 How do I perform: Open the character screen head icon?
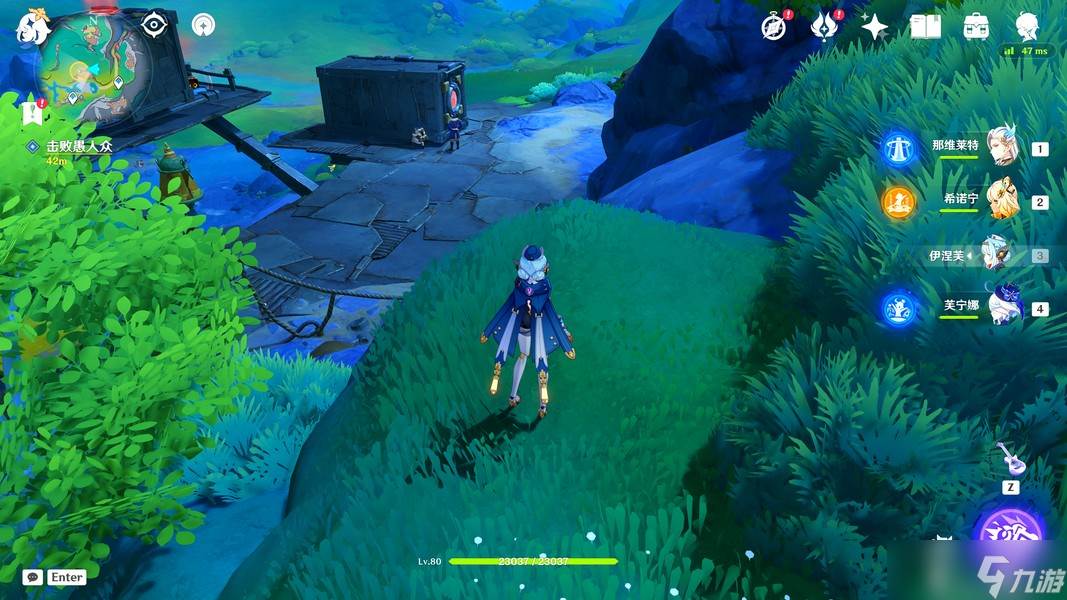[x=1026, y=26]
